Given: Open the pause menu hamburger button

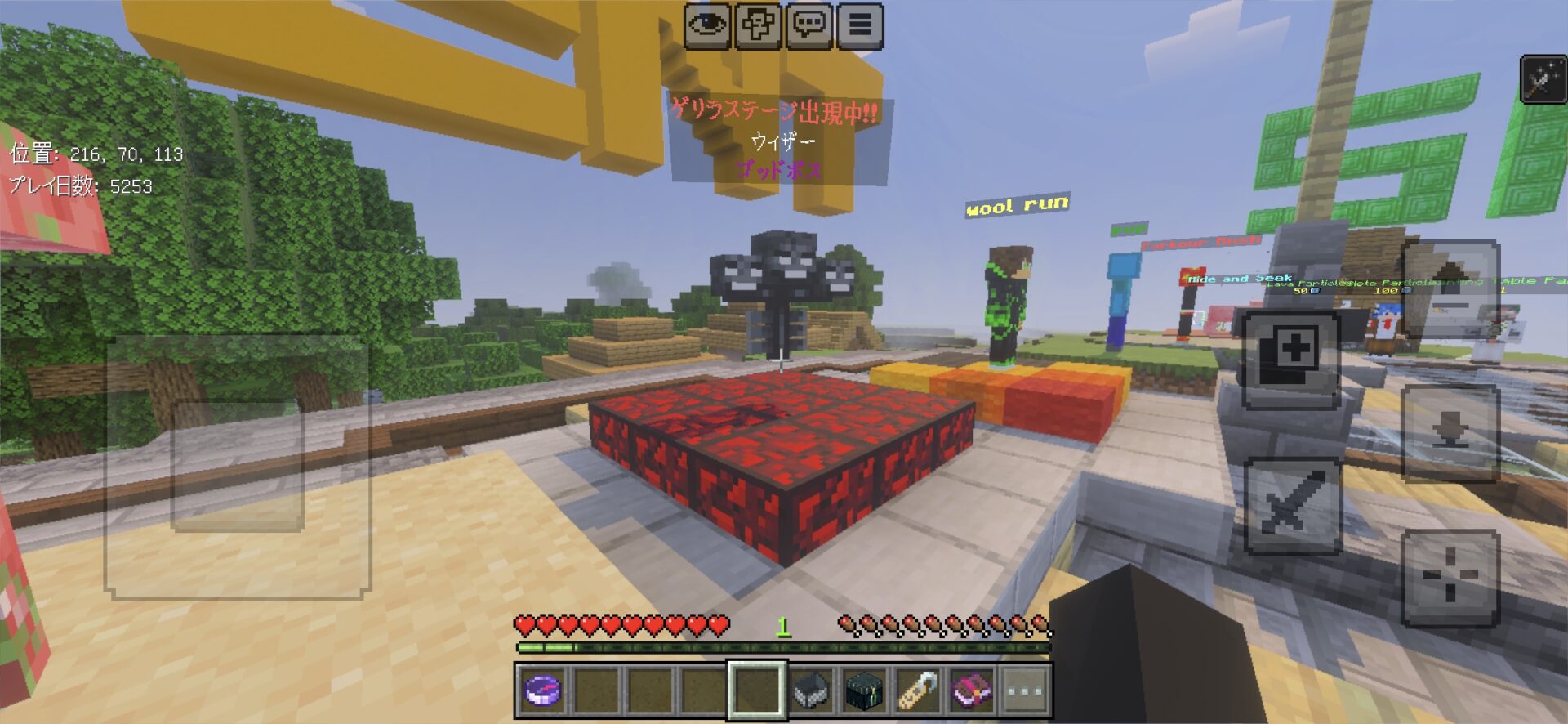Looking at the screenshot, I should (x=859, y=26).
